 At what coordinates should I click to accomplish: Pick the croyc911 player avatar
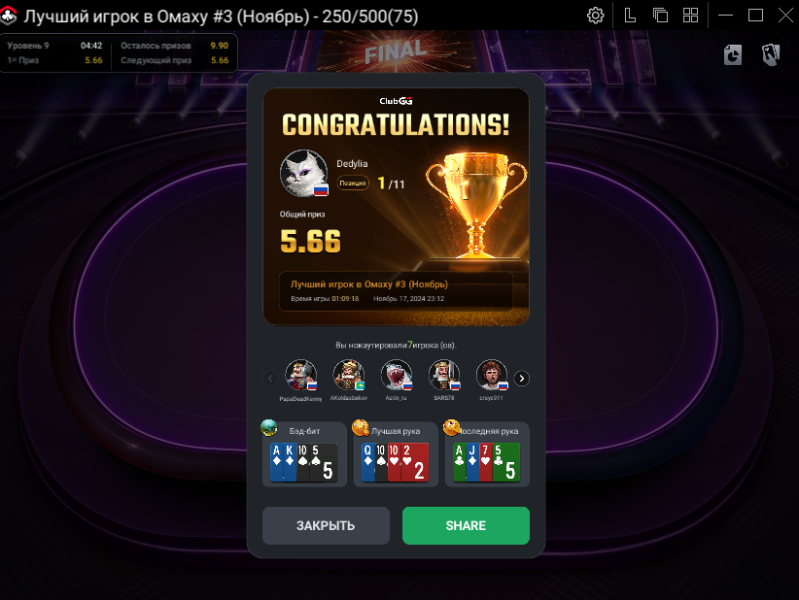click(491, 375)
